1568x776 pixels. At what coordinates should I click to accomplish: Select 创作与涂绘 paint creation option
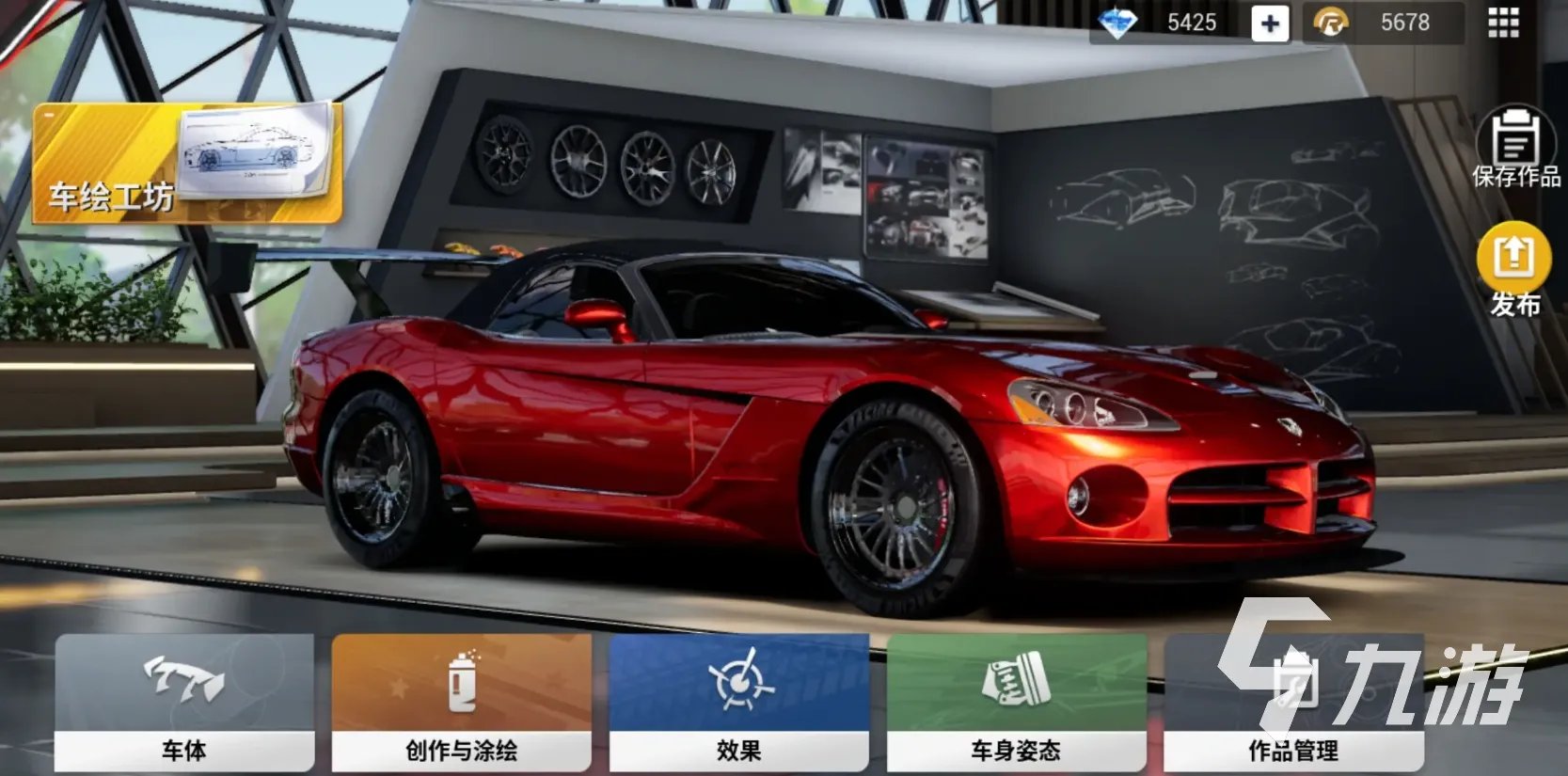click(461, 702)
